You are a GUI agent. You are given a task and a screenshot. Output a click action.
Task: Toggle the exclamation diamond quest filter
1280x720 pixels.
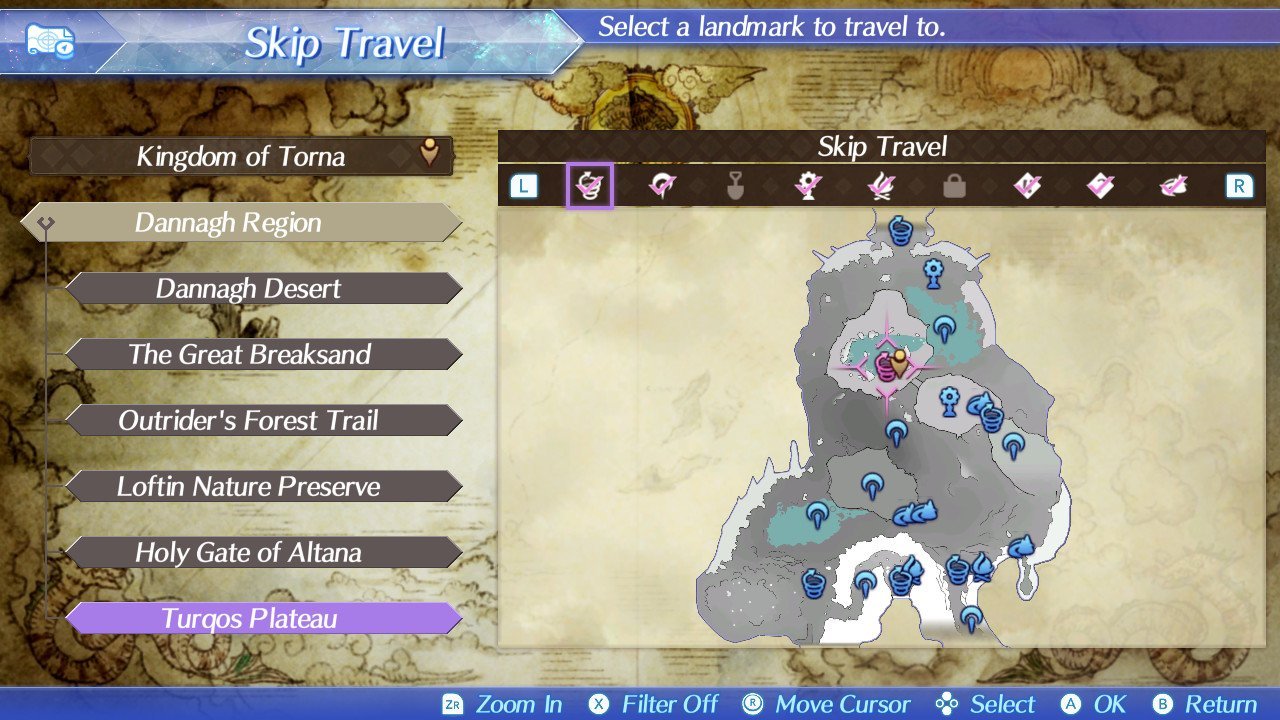(1027, 186)
